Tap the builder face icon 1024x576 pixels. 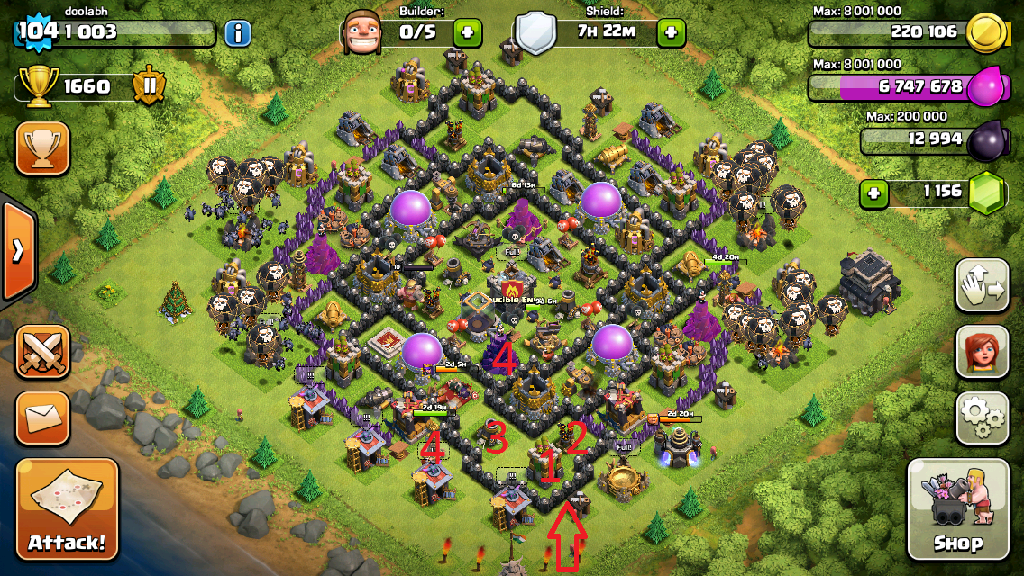362,33
